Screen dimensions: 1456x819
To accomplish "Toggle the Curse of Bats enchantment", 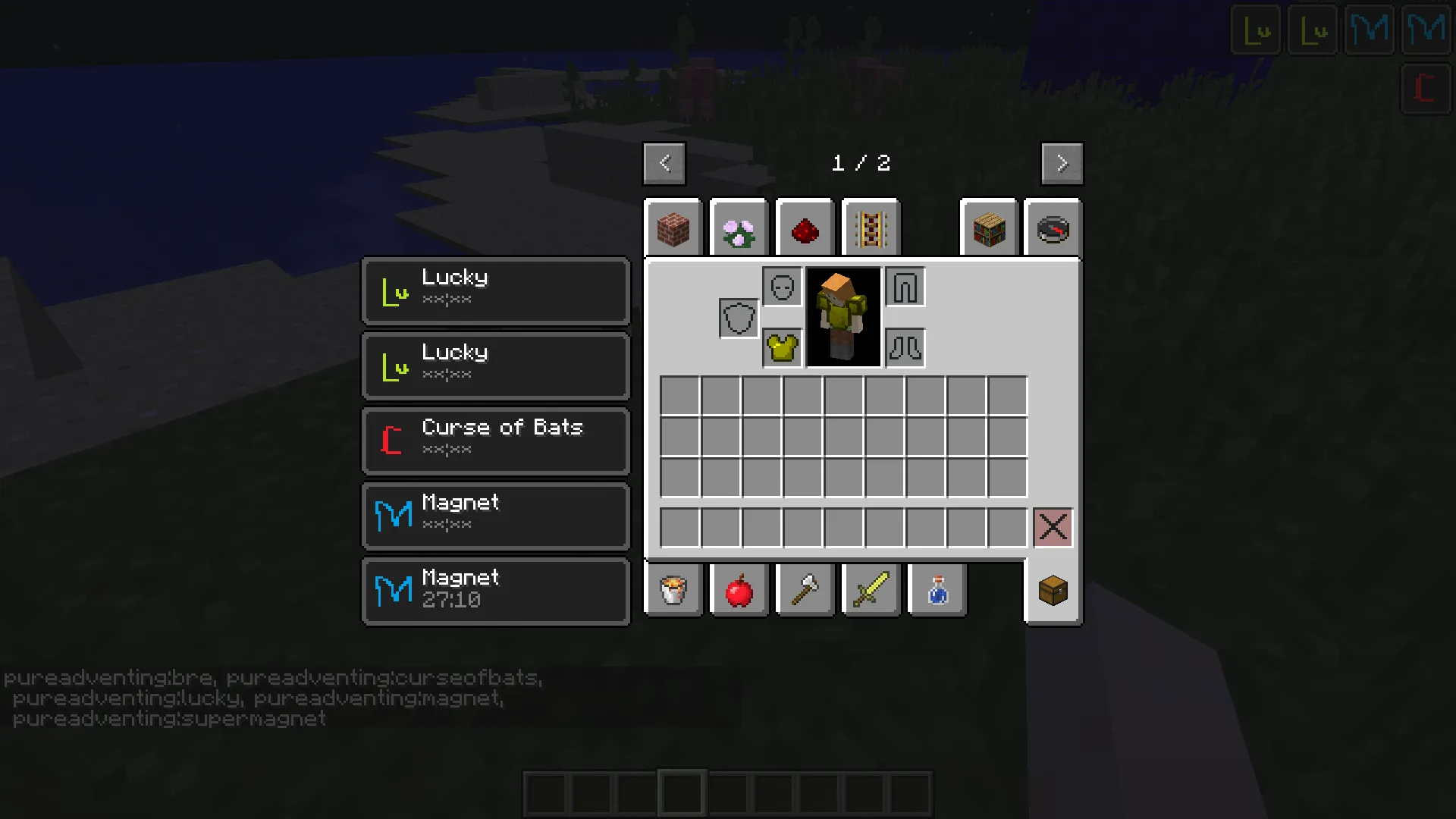I will [495, 440].
